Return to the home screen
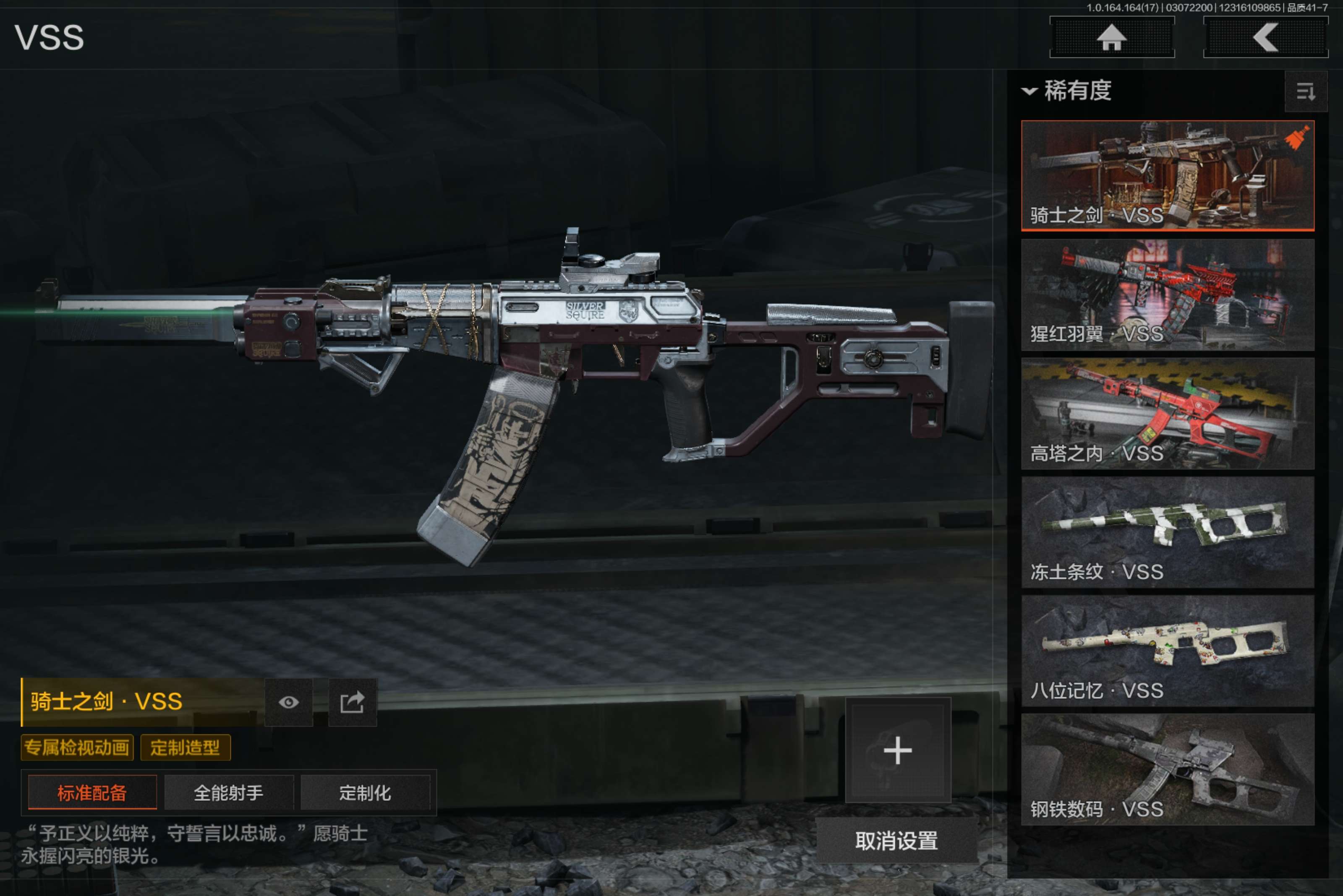 click(x=1111, y=38)
